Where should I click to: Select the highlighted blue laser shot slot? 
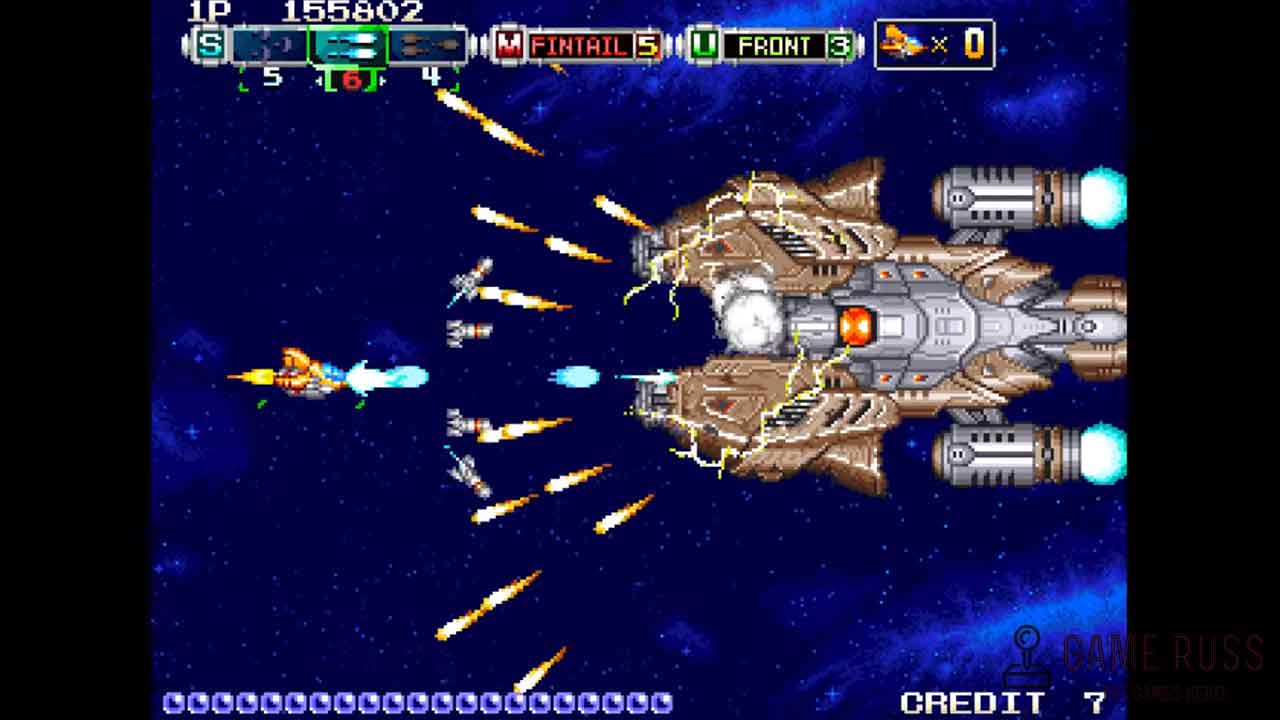pyautogui.click(x=348, y=45)
